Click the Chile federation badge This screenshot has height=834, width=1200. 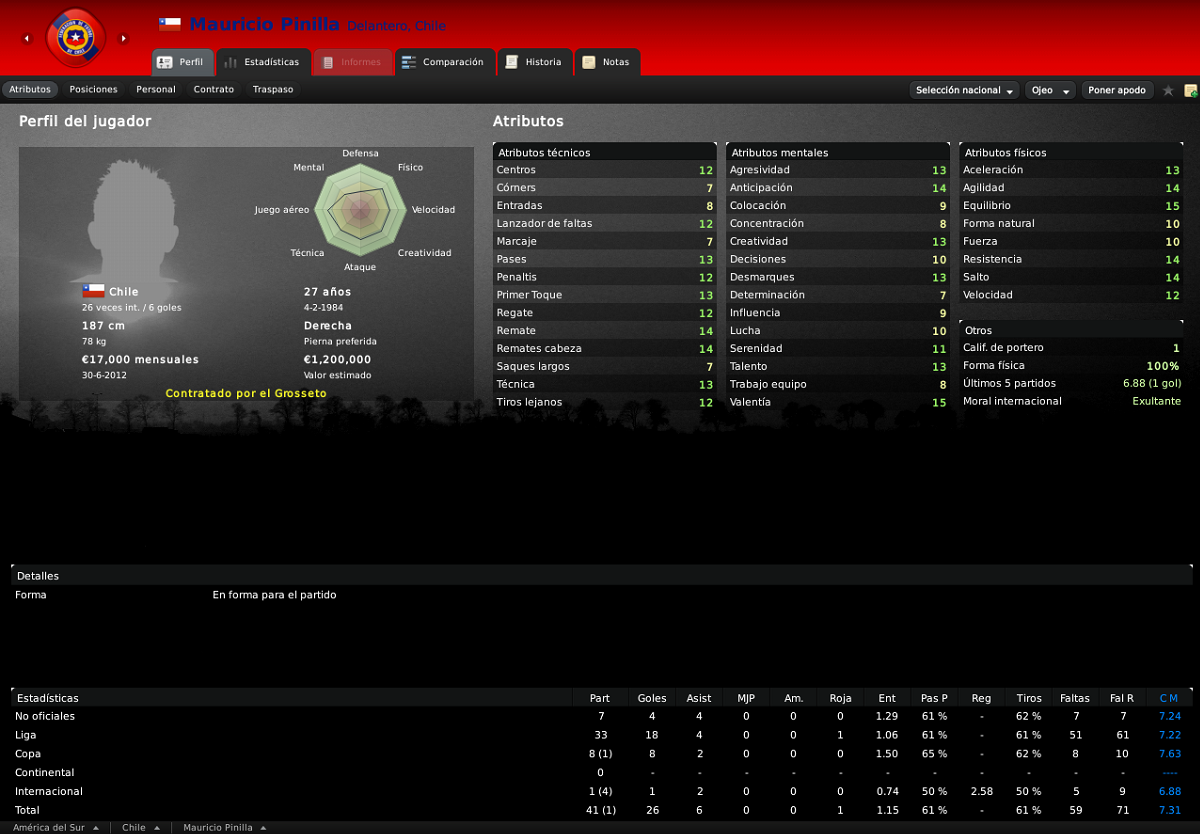(75, 38)
